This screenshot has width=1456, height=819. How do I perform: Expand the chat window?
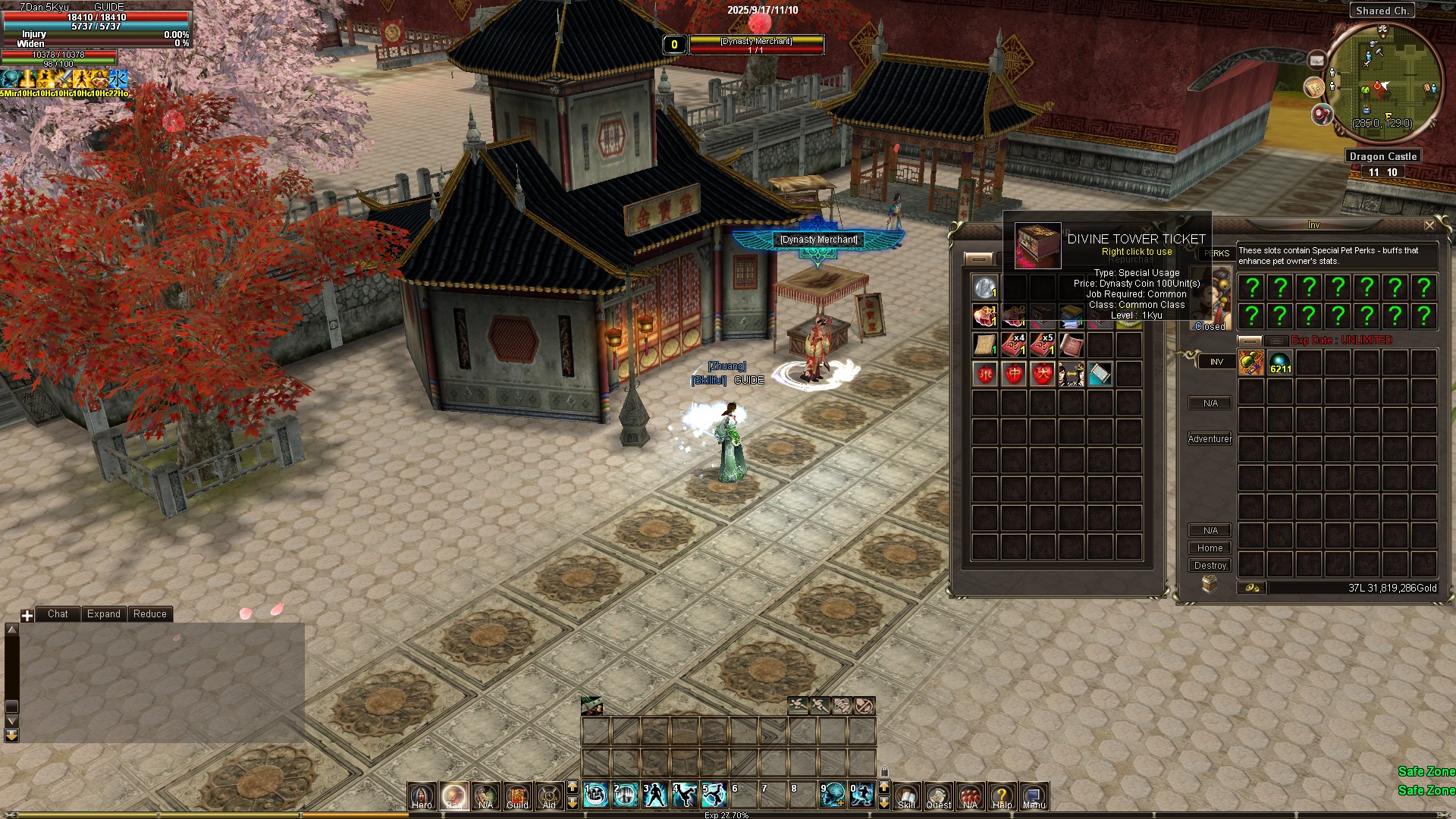pos(103,614)
